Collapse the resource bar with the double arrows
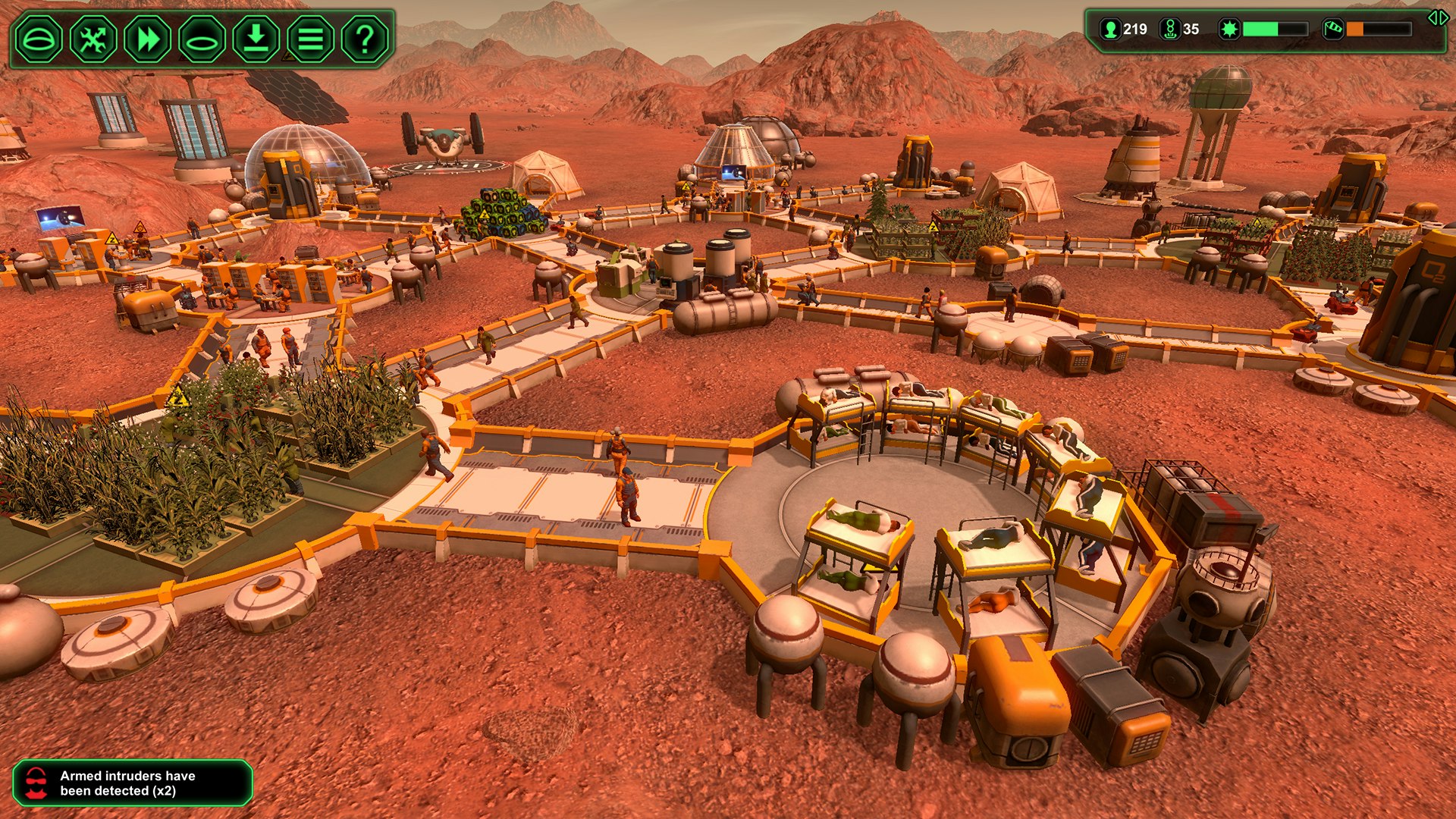The image size is (1456, 819). [x=1438, y=19]
